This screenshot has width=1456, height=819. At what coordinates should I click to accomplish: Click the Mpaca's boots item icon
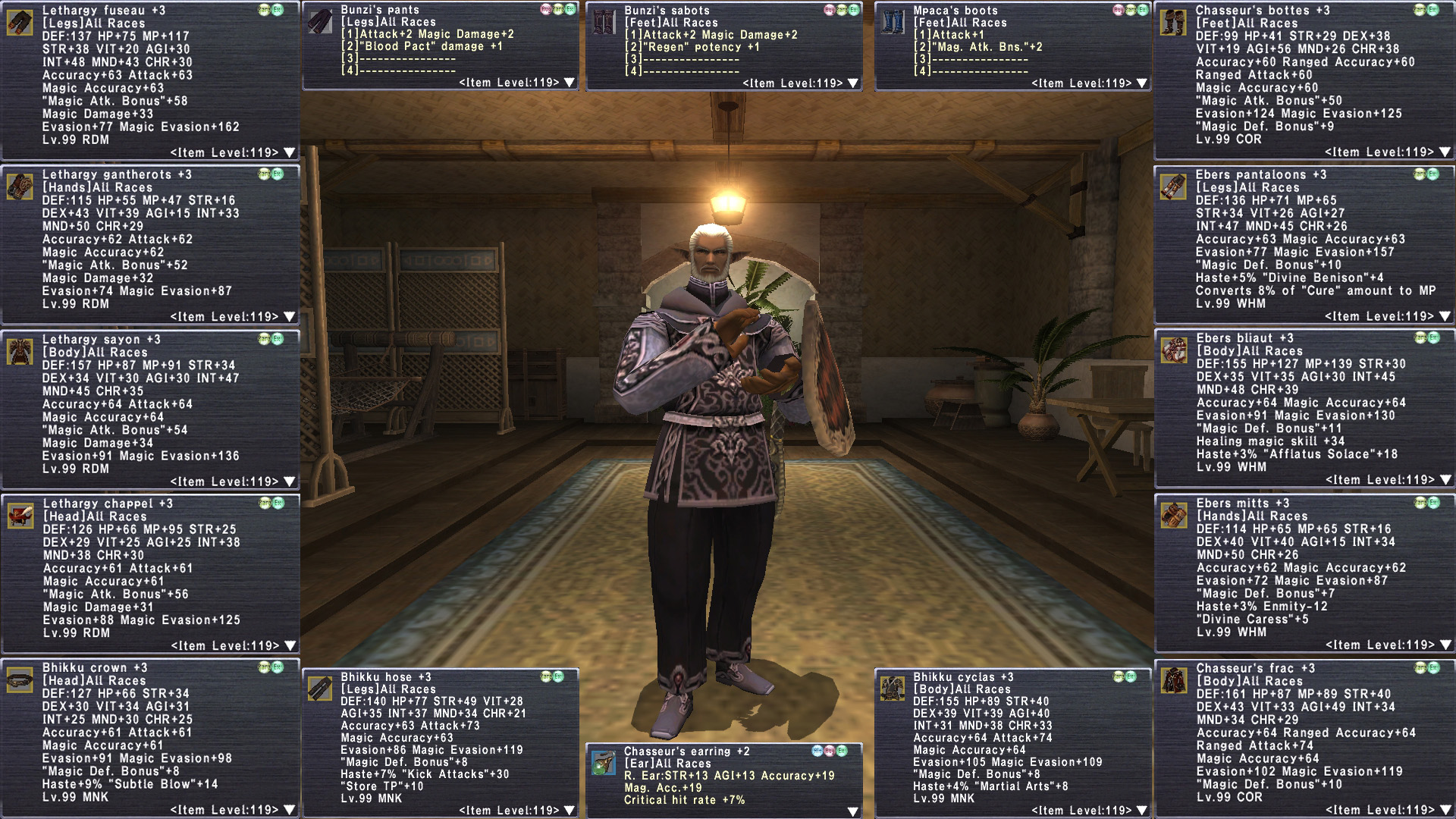tap(893, 22)
